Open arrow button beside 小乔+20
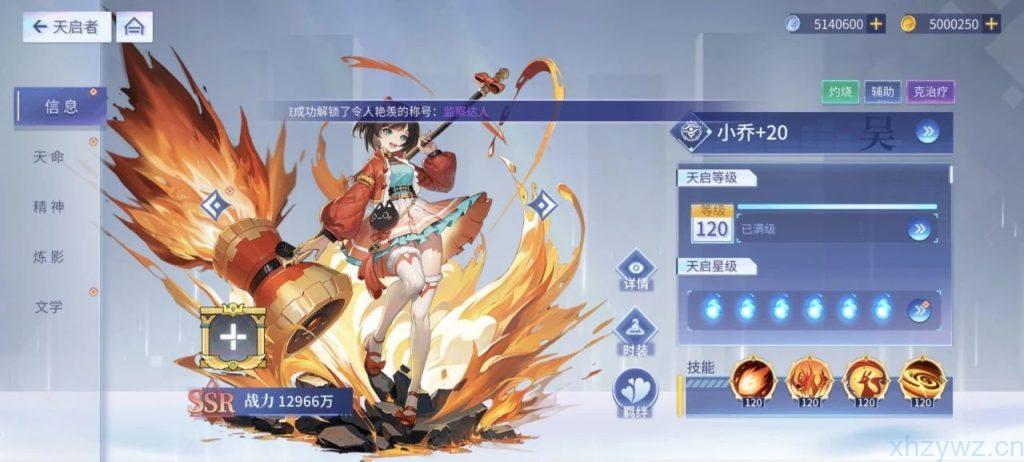The width and height of the screenshot is (1024, 462). coord(927,132)
